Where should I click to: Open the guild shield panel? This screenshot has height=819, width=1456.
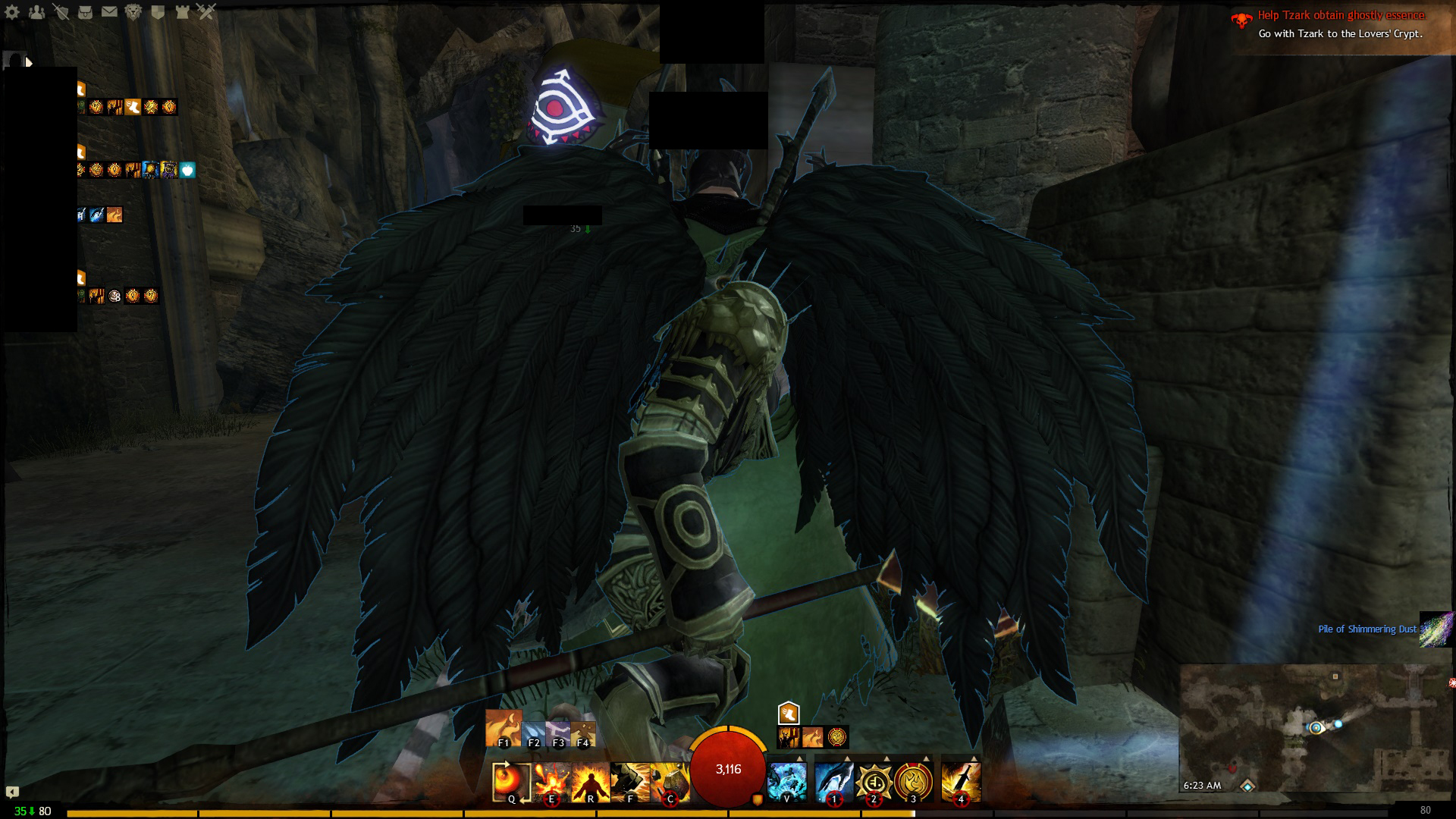158,12
